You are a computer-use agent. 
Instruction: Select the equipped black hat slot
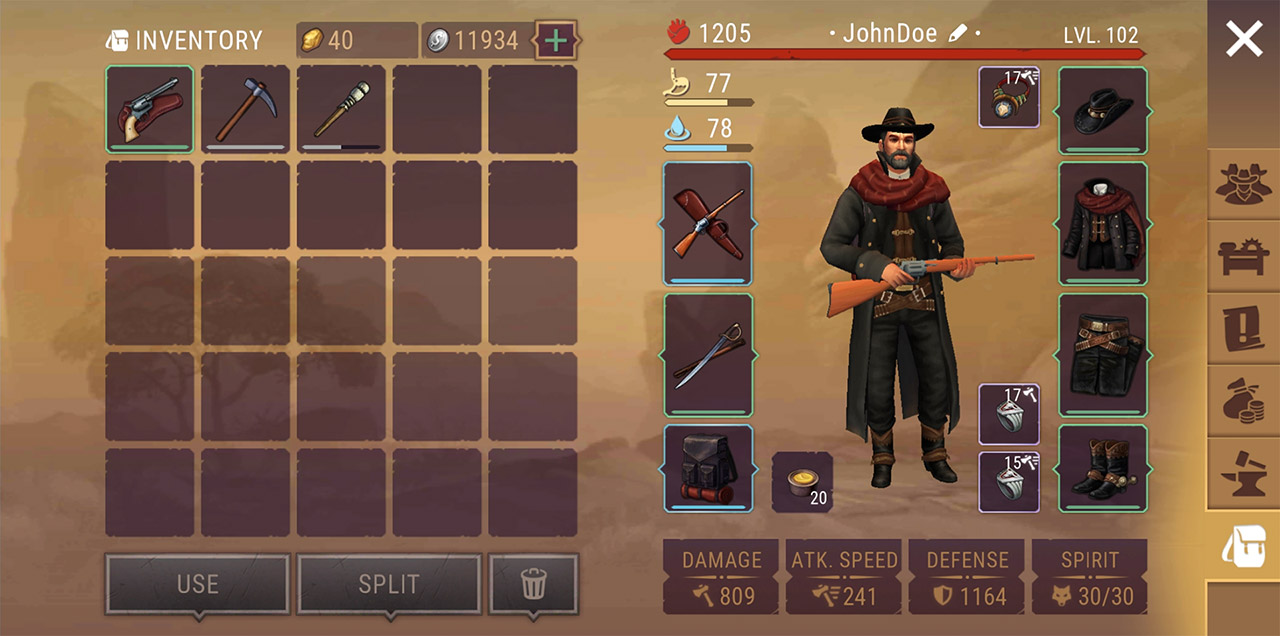(x=1103, y=109)
